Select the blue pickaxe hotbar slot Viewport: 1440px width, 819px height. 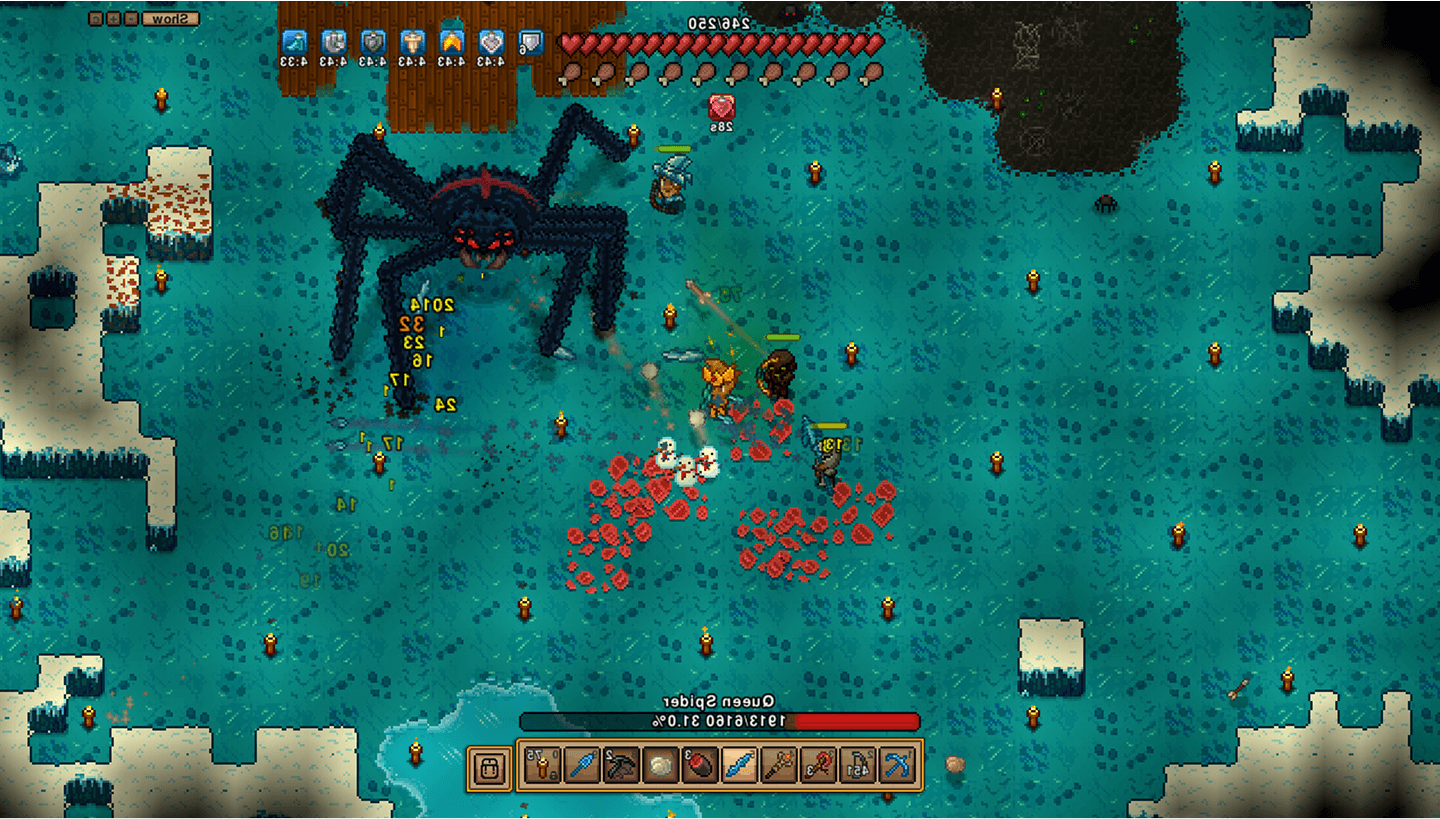click(x=896, y=766)
